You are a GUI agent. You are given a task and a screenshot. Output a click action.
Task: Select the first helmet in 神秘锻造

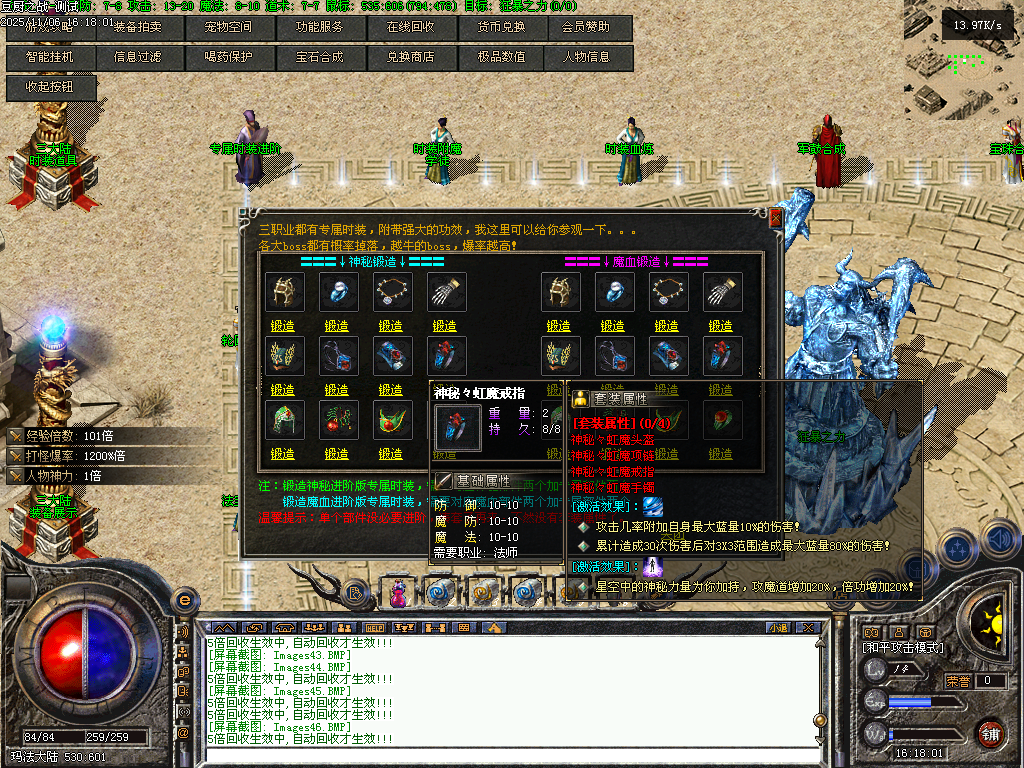[x=283, y=291]
